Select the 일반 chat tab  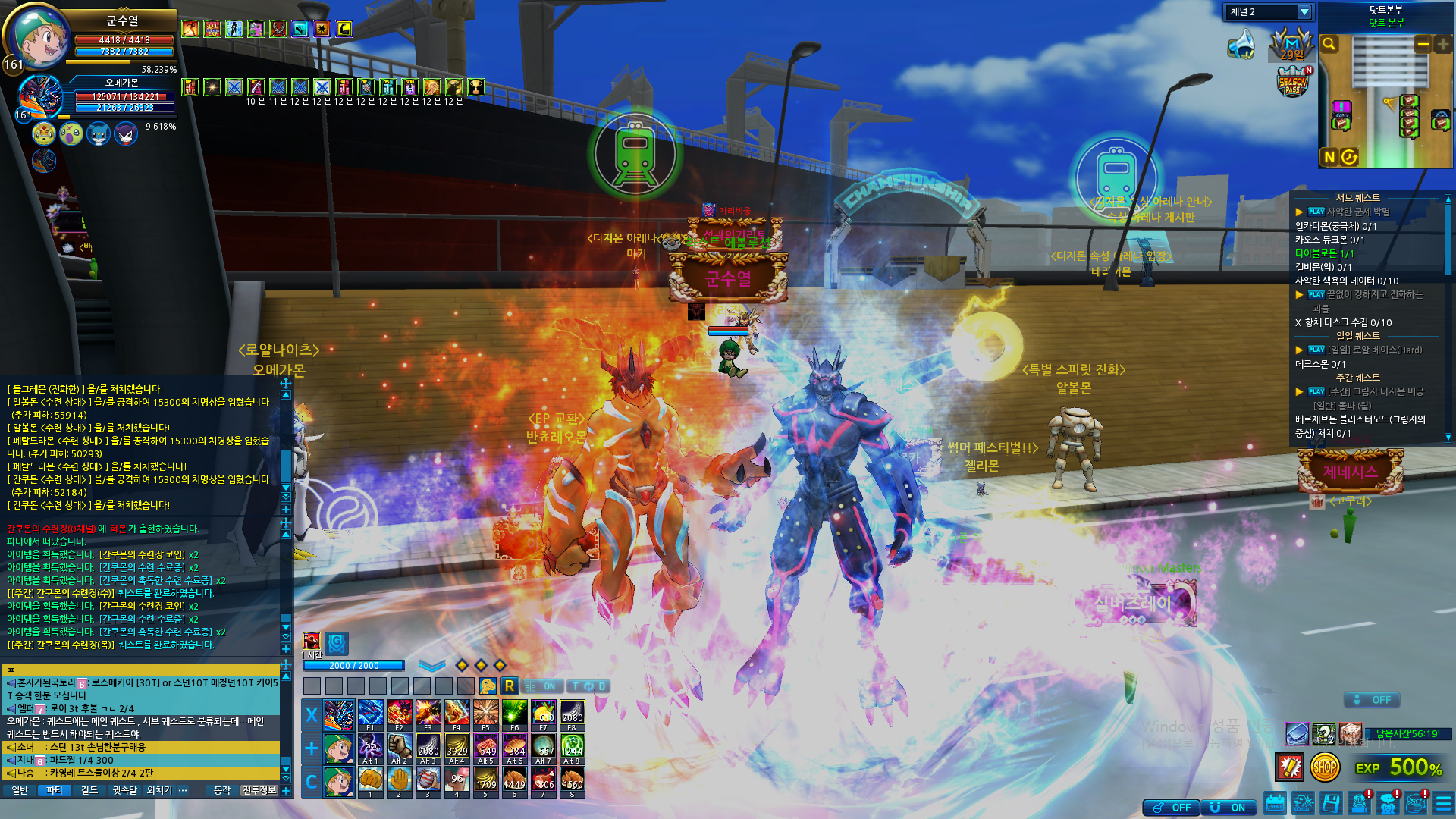(20, 790)
